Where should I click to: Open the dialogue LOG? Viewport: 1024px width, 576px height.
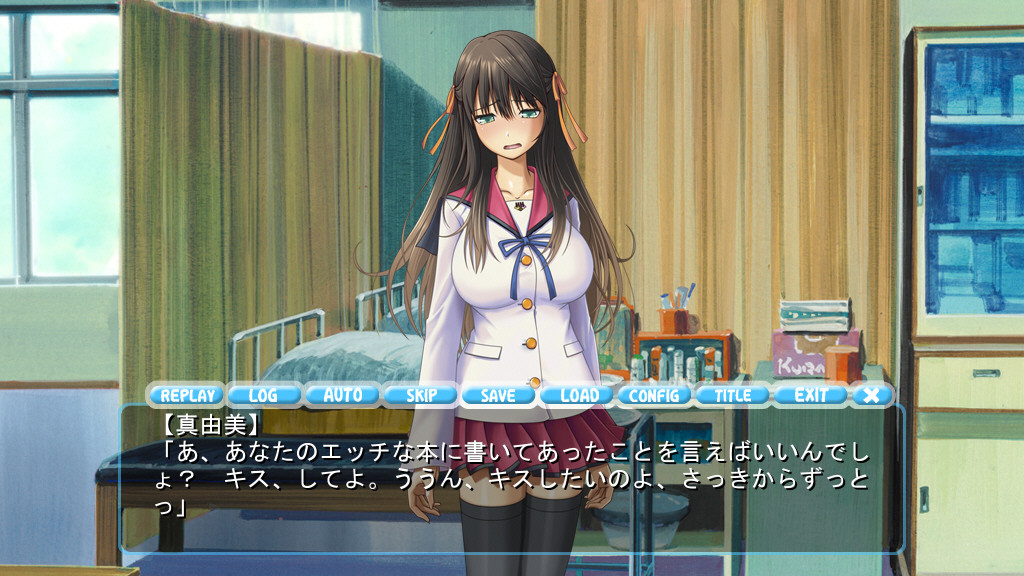(264, 395)
